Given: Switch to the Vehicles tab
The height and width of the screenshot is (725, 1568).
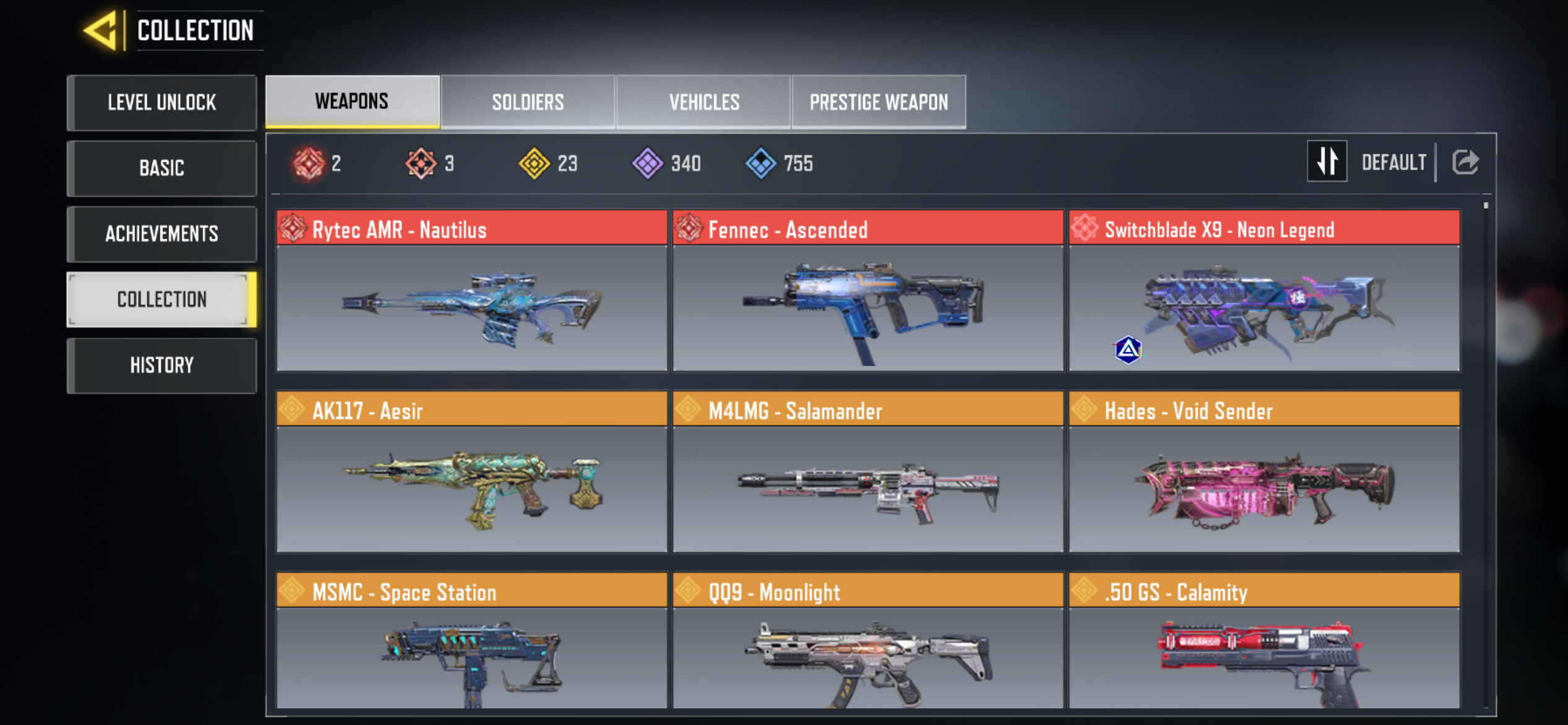Looking at the screenshot, I should [x=704, y=102].
